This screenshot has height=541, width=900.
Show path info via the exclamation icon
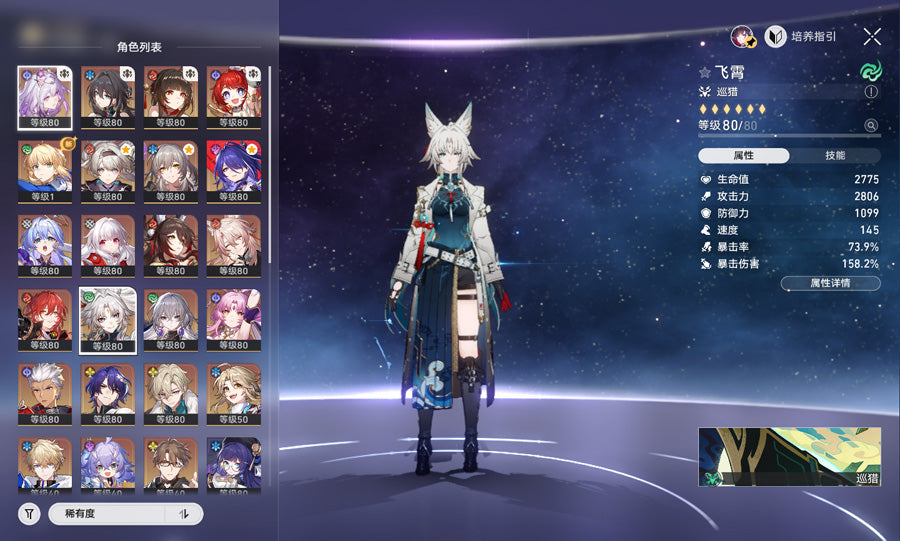[x=871, y=91]
